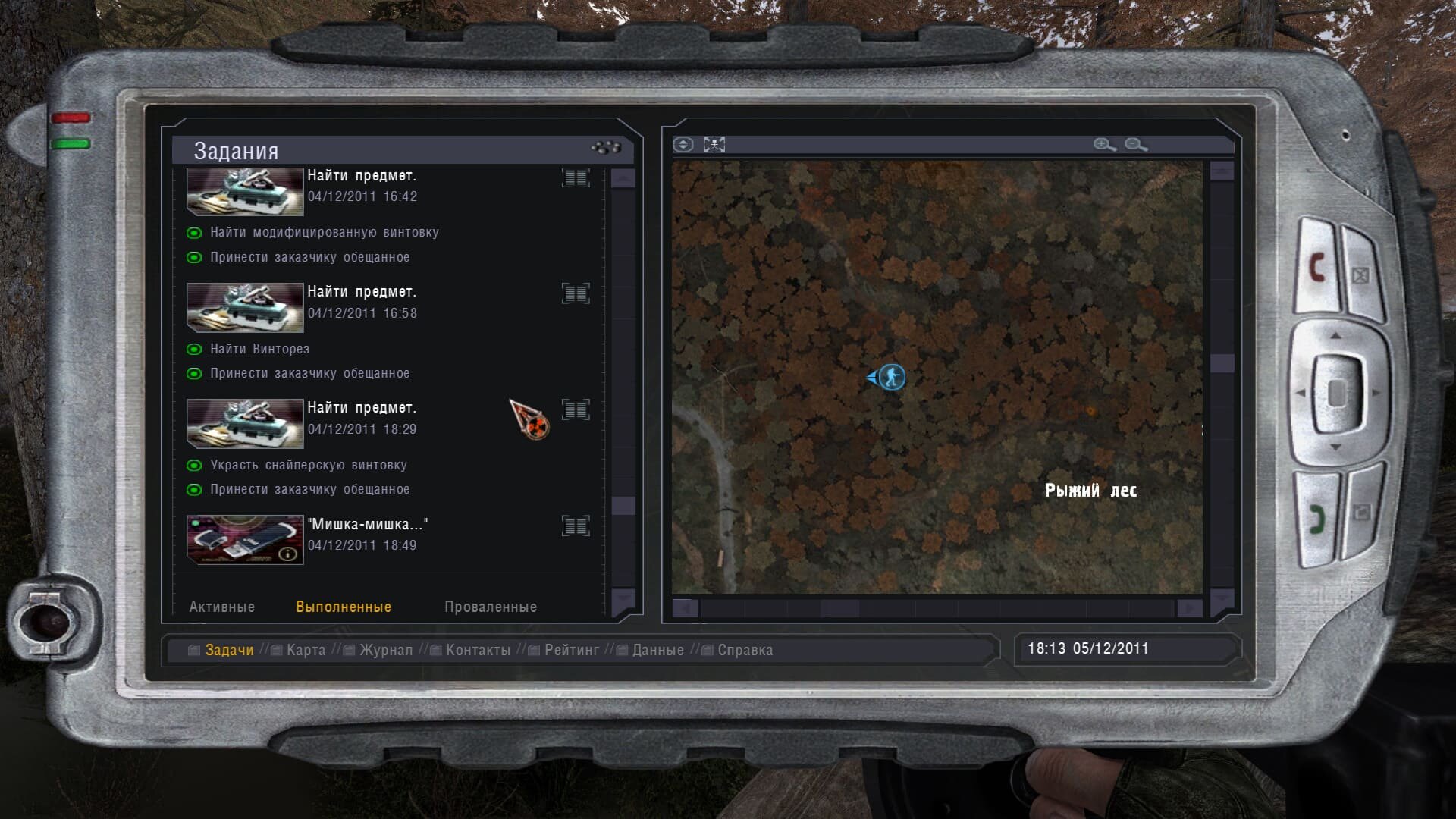The width and height of the screenshot is (1456, 819).
Task: Toggle details for the "Мишка-мишка..." task
Action: tap(576, 526)
